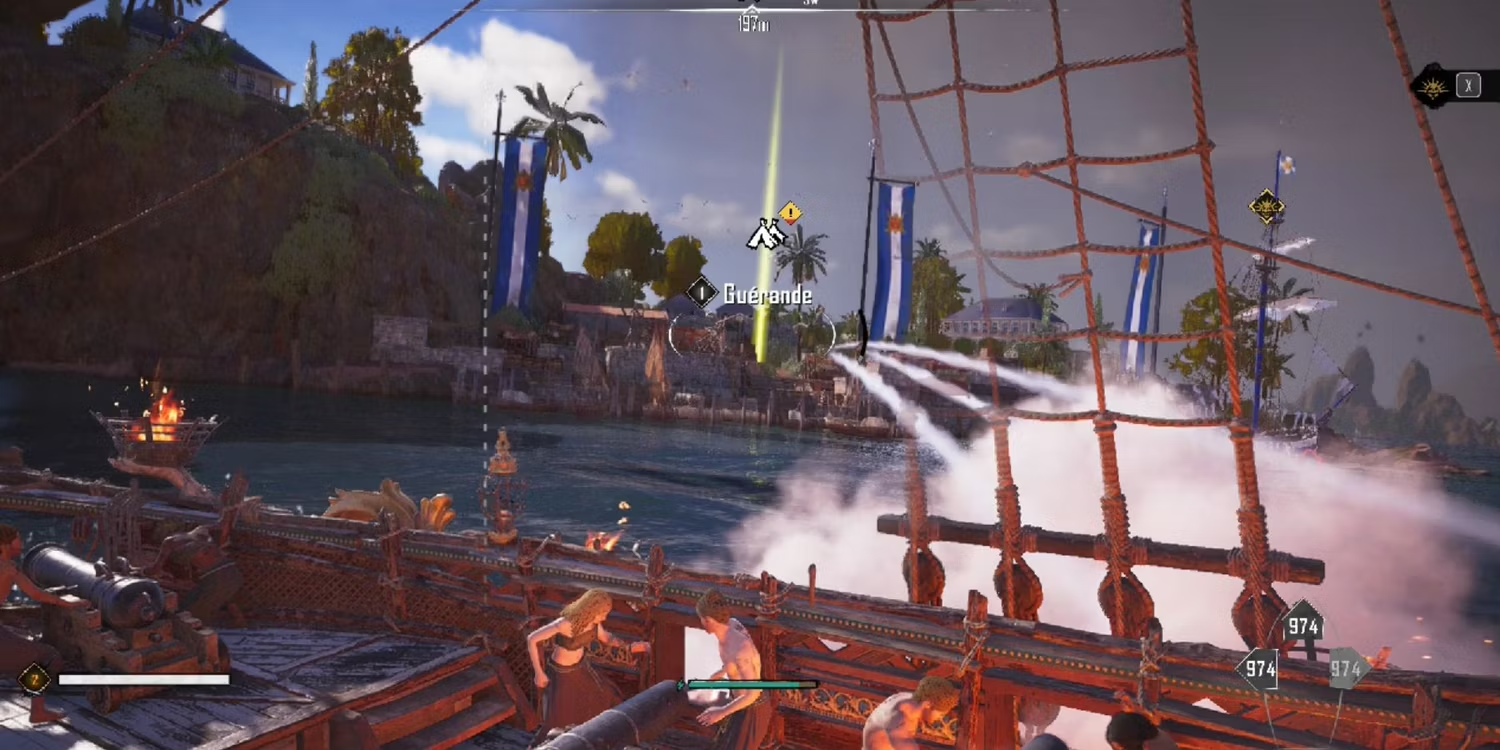This screenshot has height=750, width=1500.
Task: Click the white tents camp marker
Action: (765, 235)
